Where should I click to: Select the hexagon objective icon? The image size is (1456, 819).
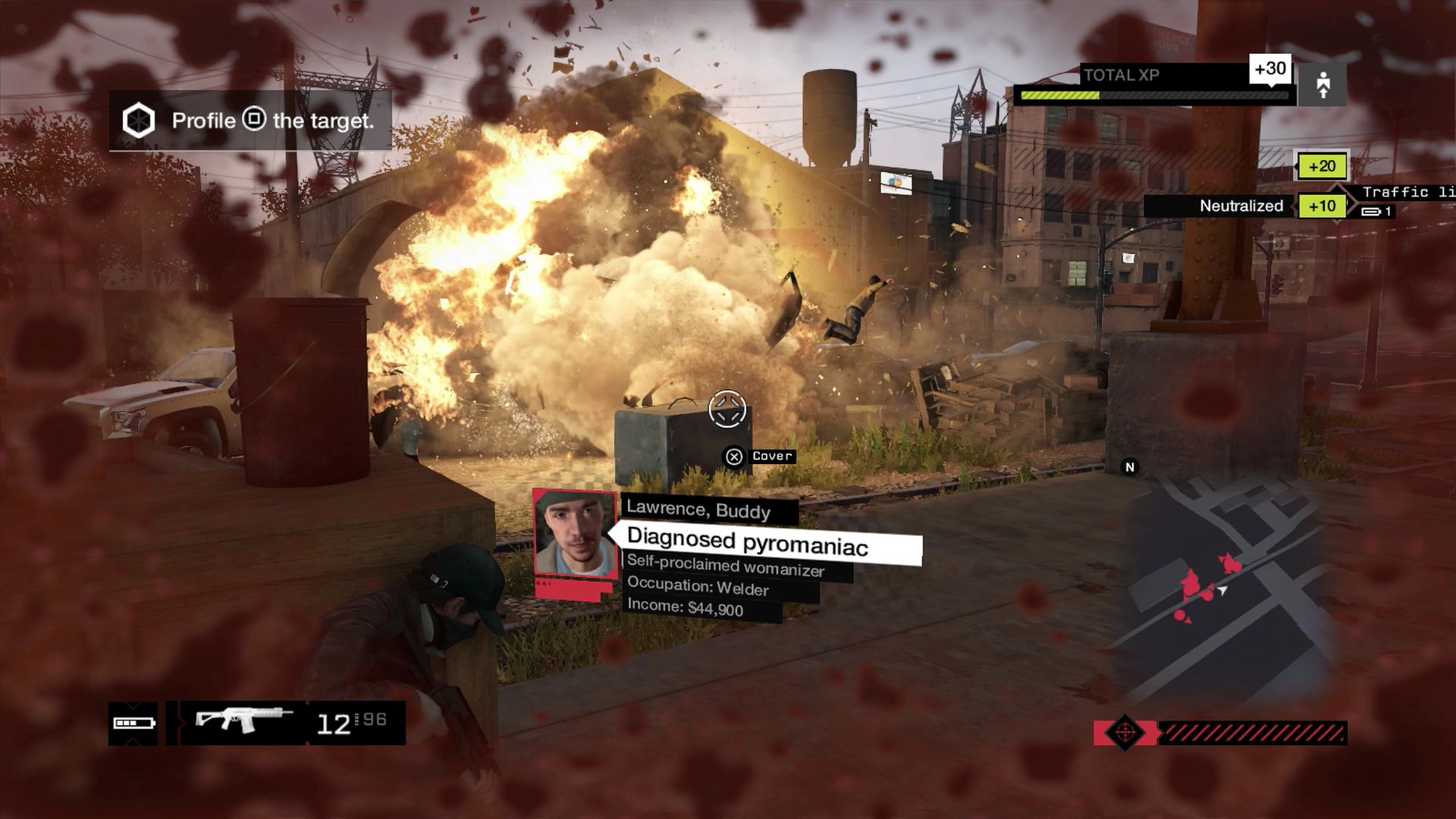pyautogui.click(x=139, y=121)
